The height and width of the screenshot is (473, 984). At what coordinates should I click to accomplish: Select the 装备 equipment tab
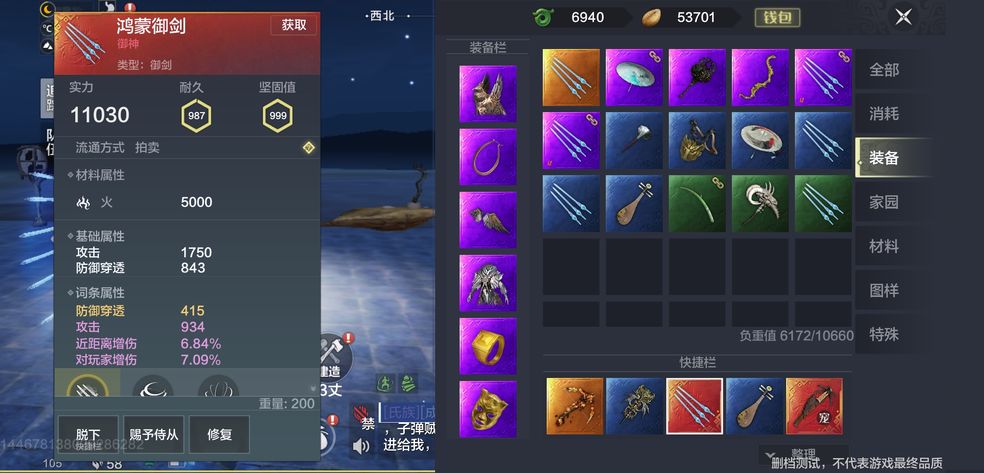pyautogui.click(x=884, y=157)
